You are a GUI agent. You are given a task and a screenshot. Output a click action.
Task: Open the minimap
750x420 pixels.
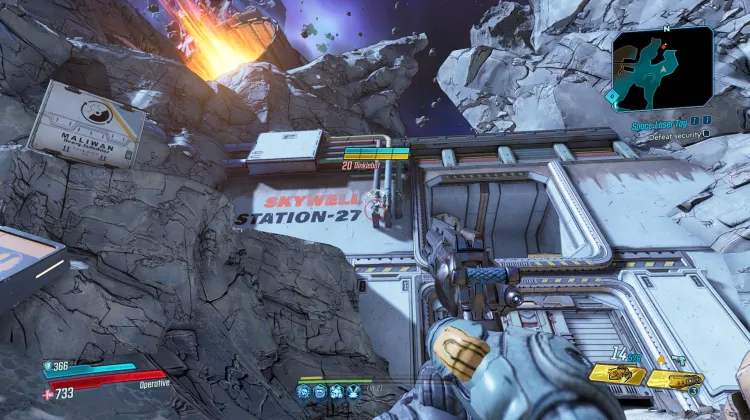point(662,68)
